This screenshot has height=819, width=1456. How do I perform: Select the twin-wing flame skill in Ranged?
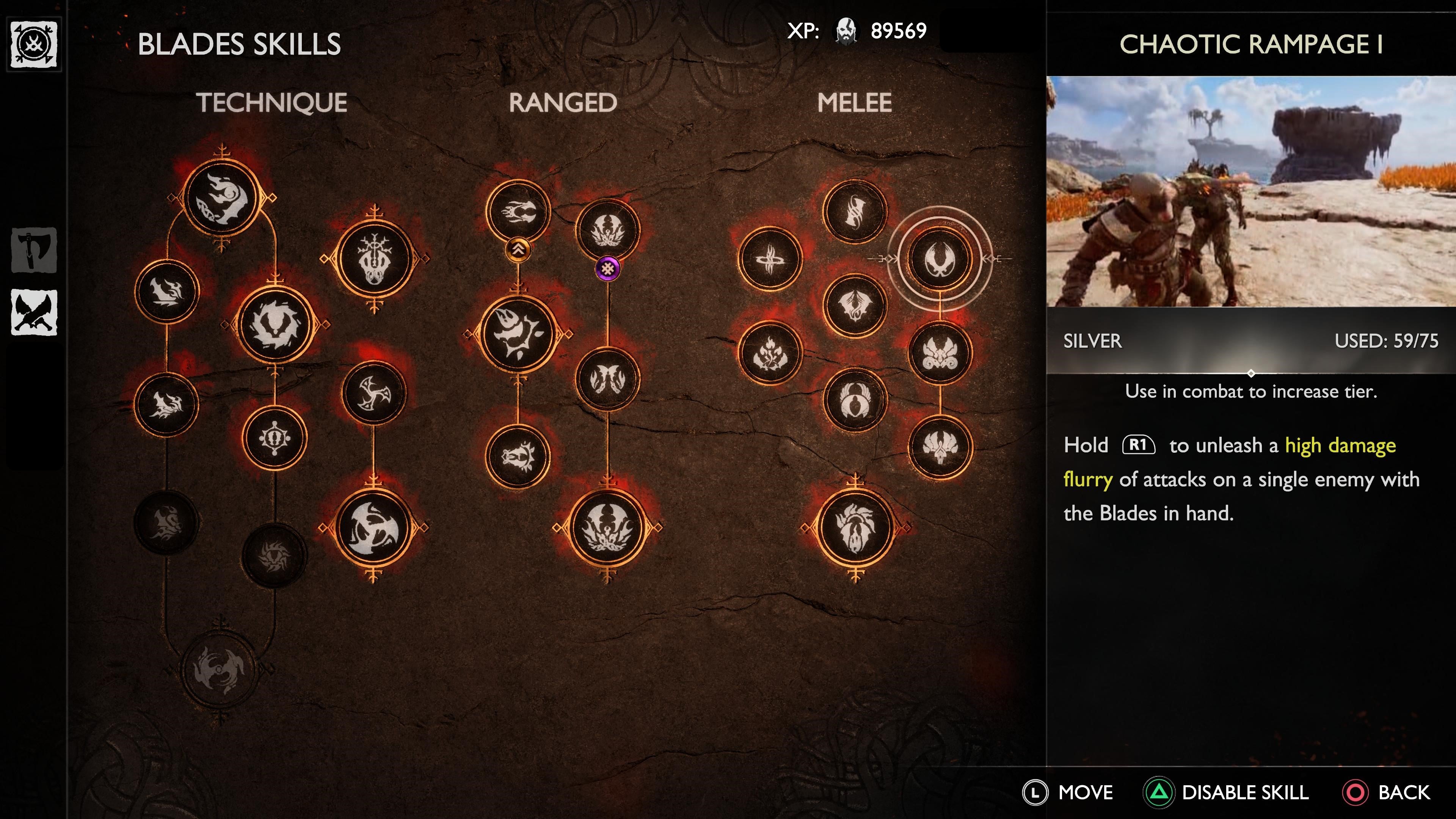point(607,379)
